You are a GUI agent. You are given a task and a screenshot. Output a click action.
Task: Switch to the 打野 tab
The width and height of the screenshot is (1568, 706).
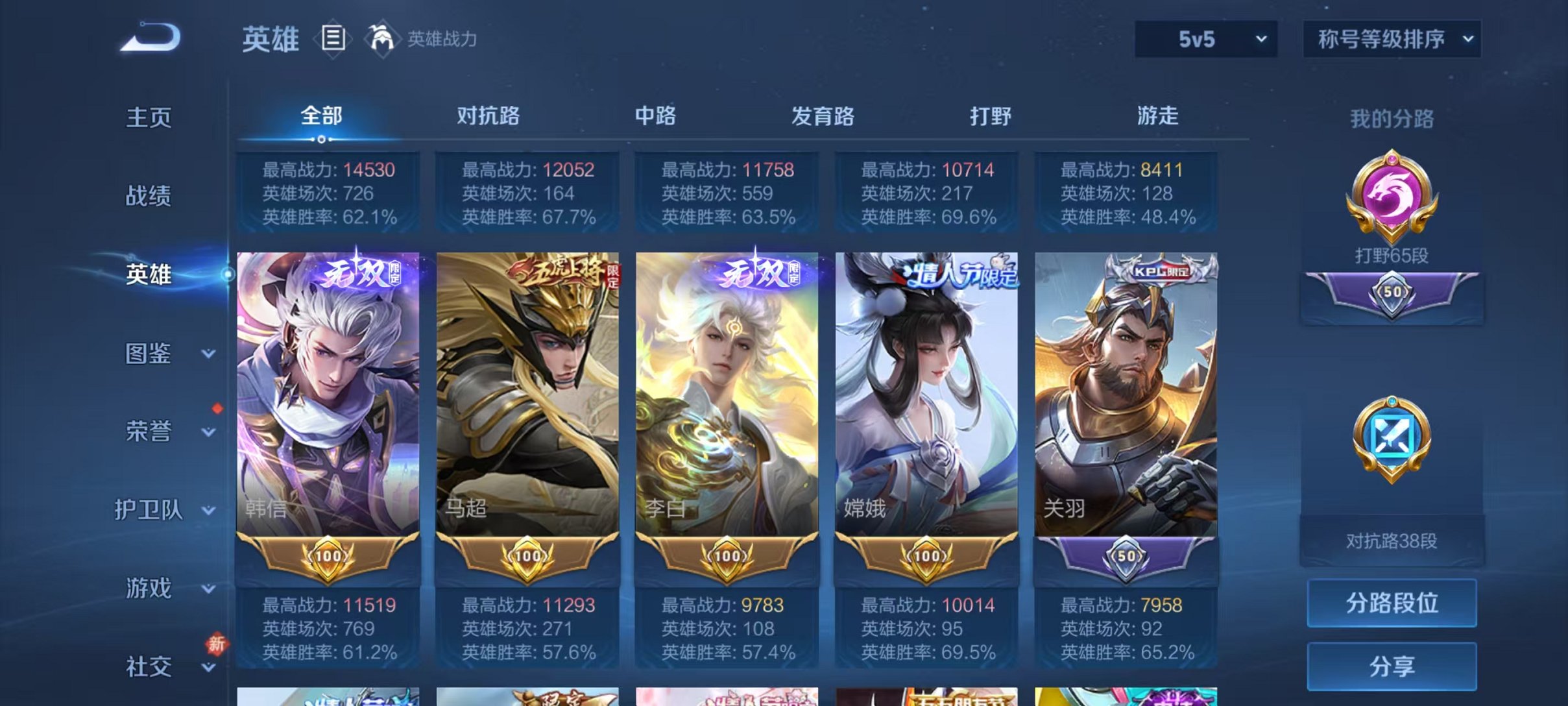[992, 117]
